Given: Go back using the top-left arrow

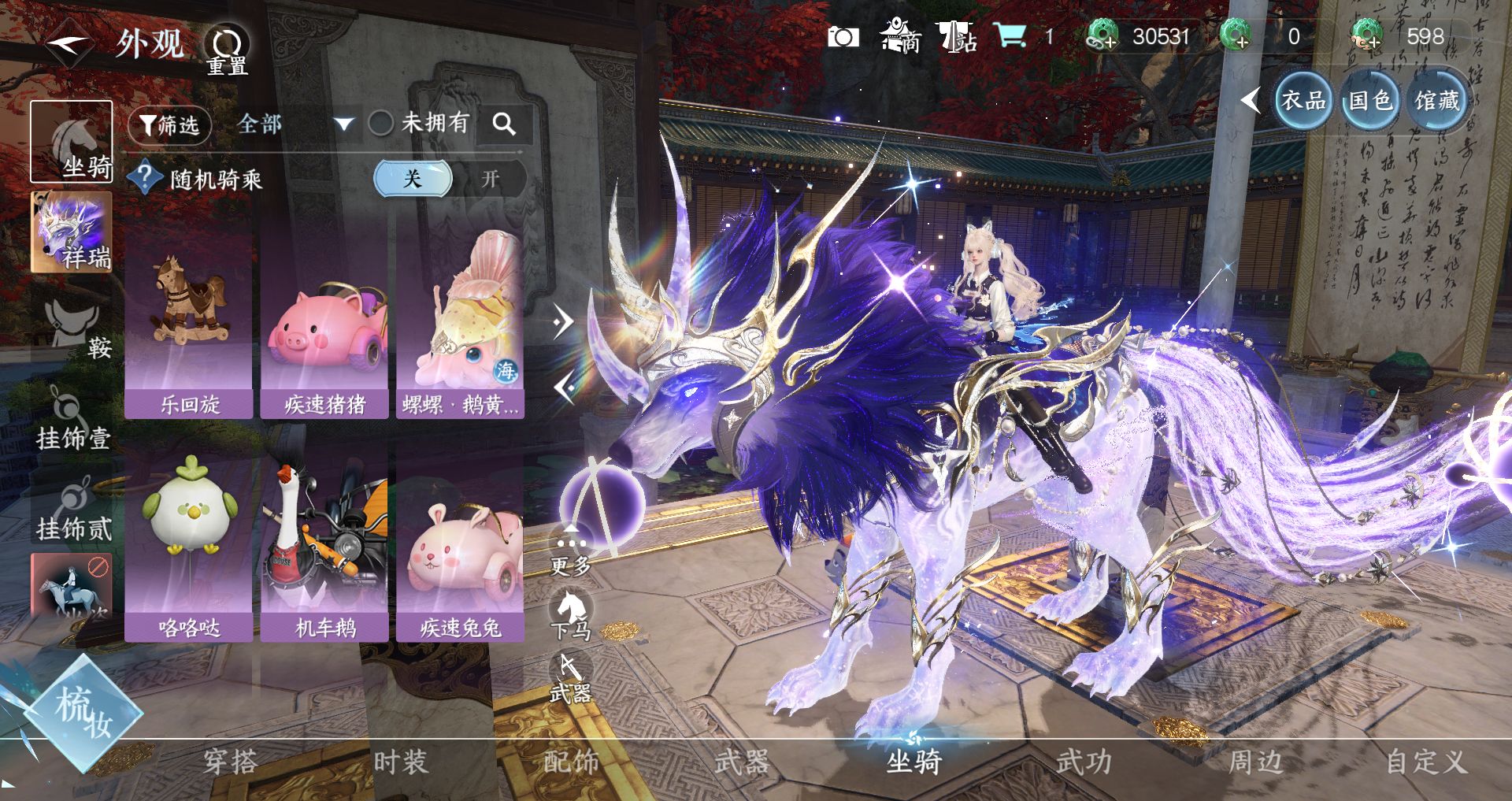Looking at the screenshot, I should (x=69, y=43).
